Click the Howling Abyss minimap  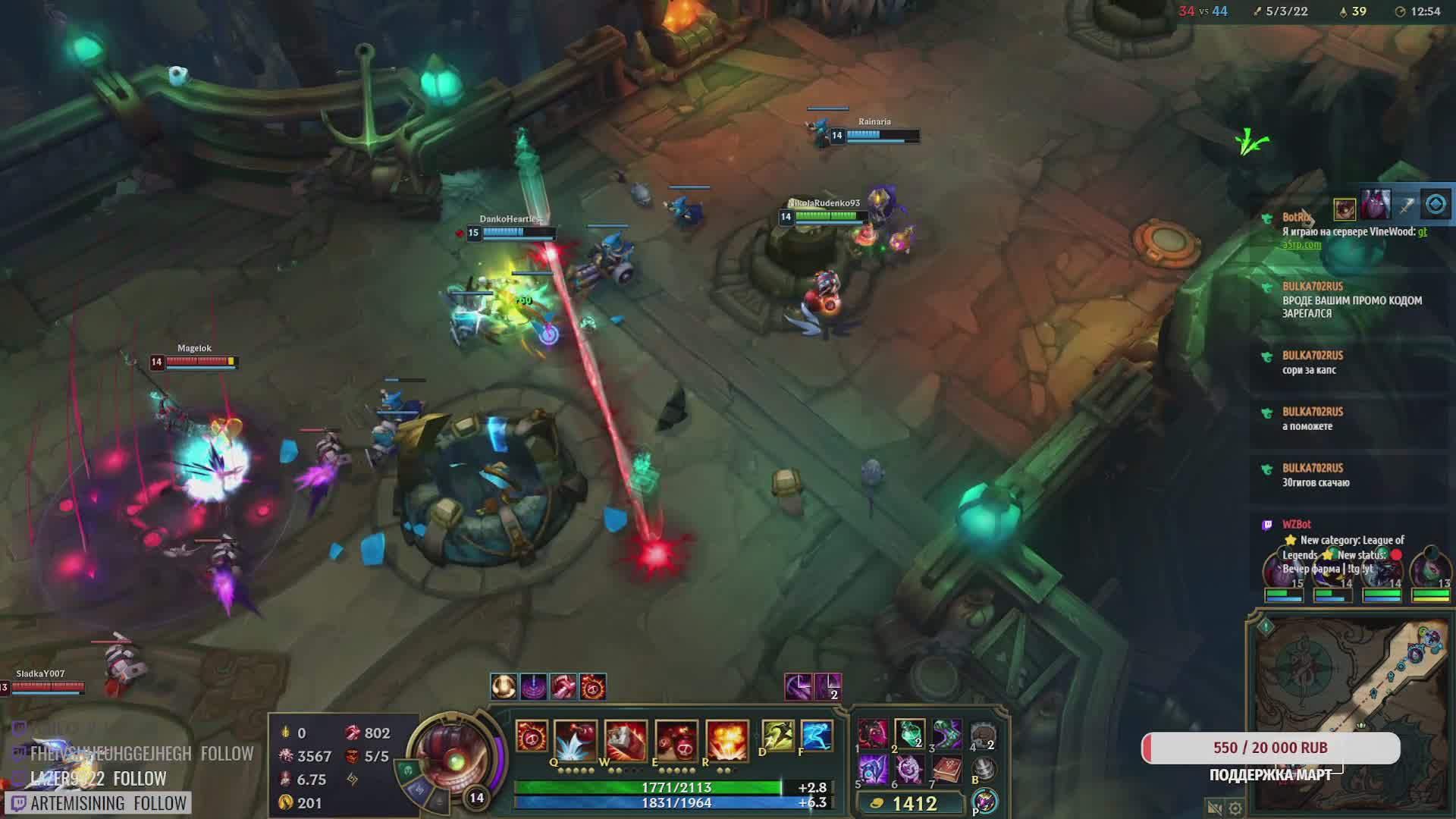1348,713
